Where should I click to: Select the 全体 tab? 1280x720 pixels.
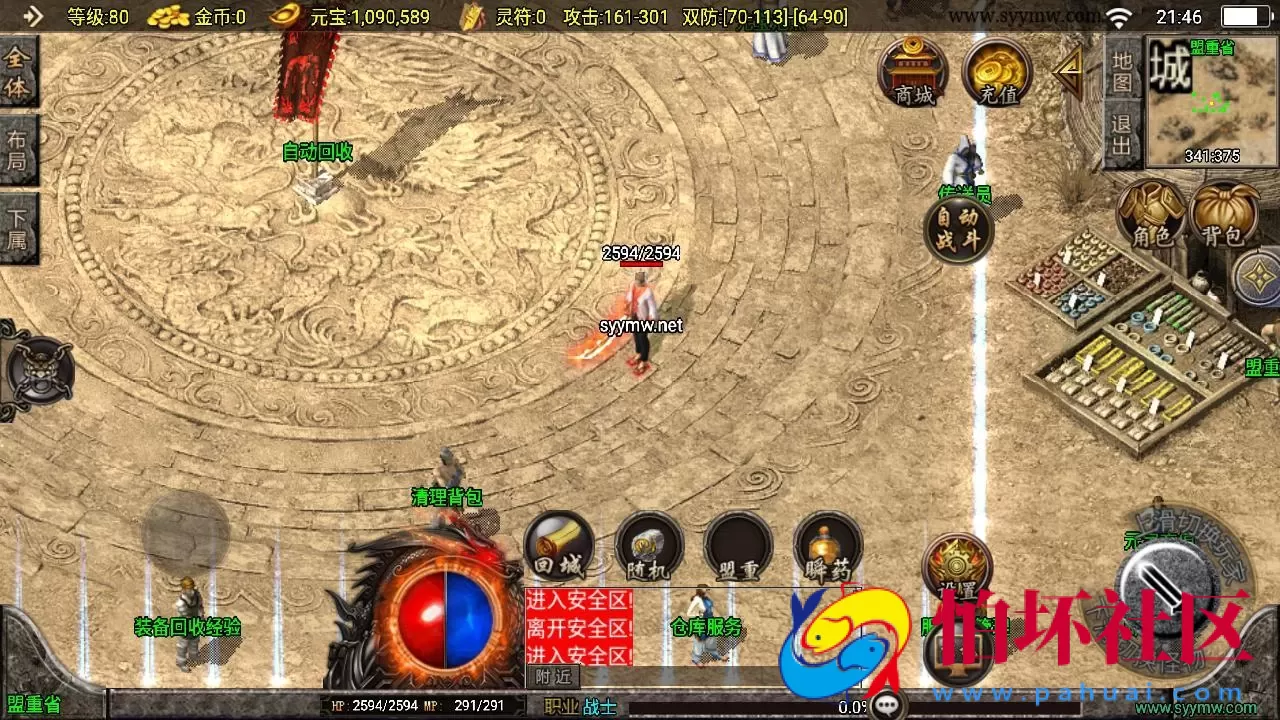(x=18, y=72)
